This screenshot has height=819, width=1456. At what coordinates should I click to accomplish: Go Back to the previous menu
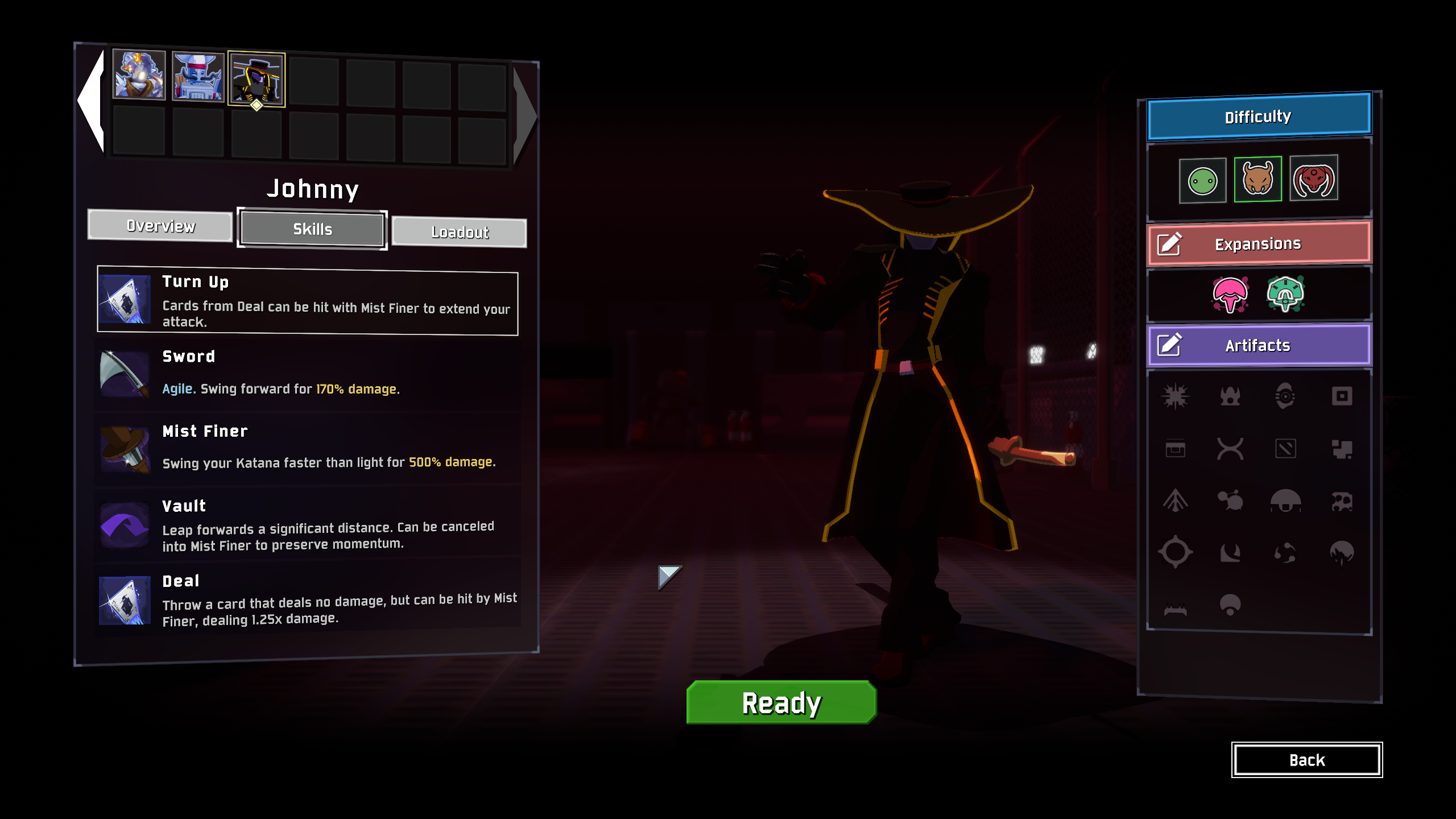coord(1306,760)
